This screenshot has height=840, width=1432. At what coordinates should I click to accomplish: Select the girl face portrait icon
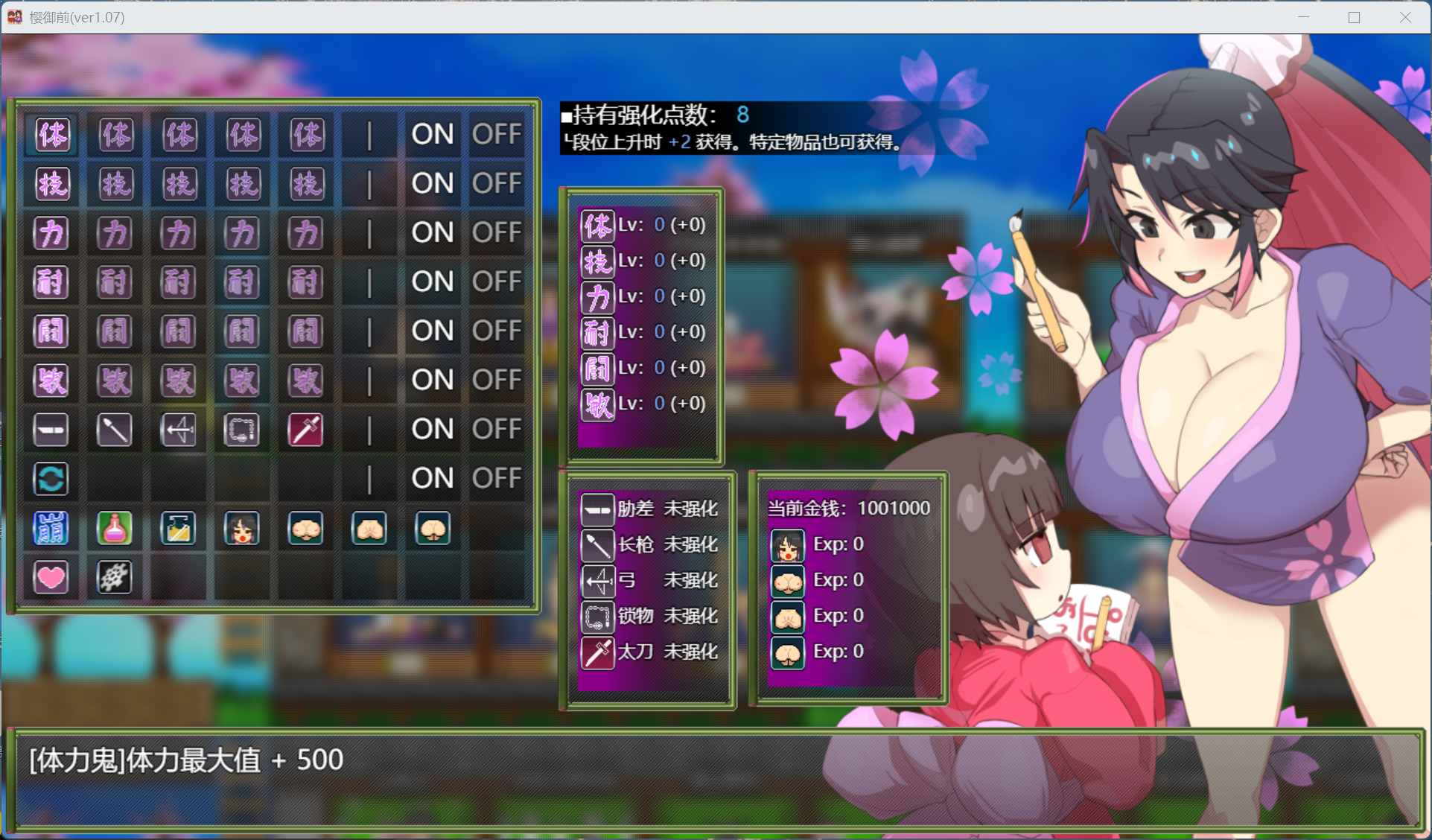click(x=242, y=528)
